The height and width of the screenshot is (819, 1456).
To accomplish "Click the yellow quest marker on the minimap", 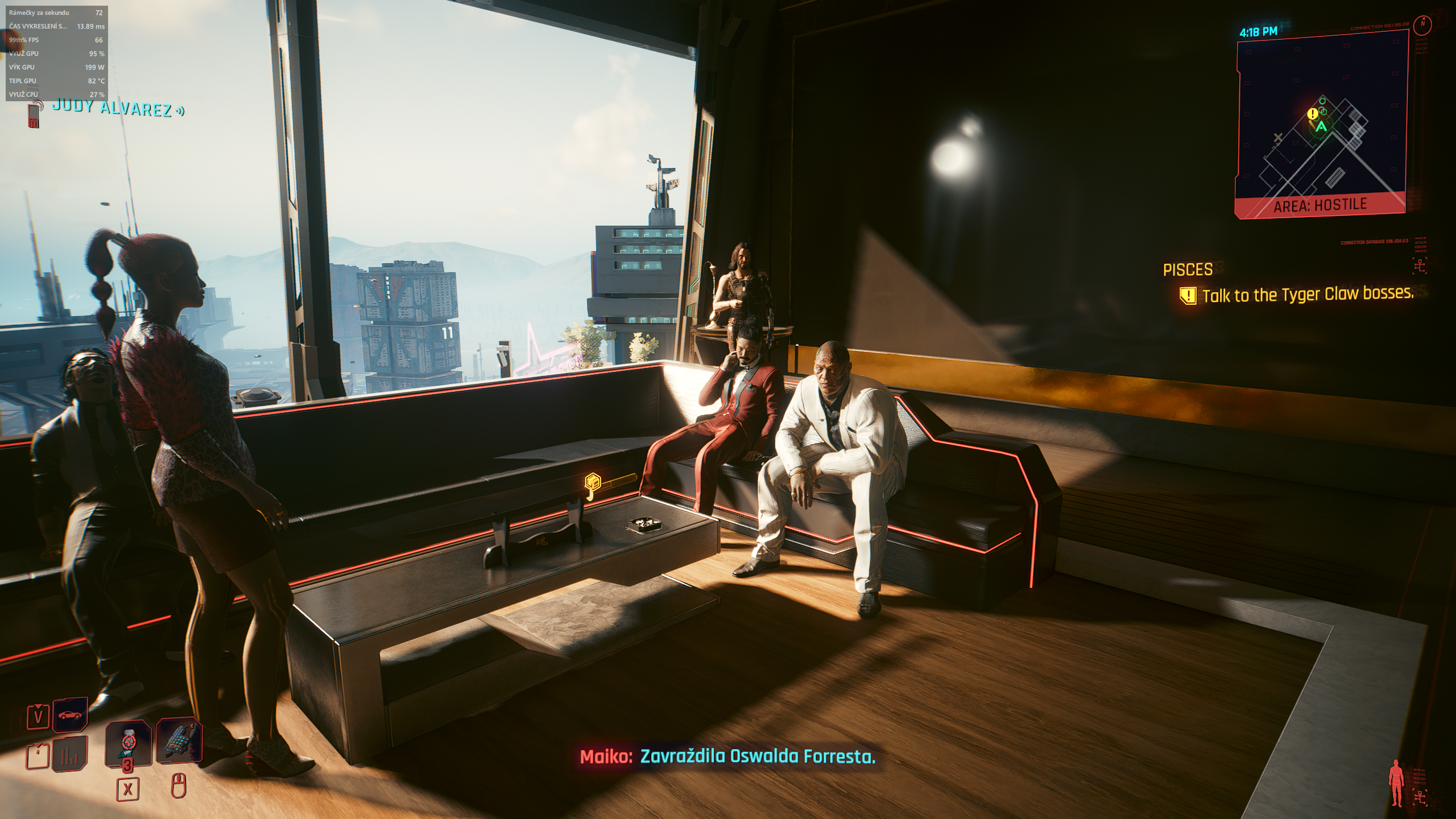I will (x=1313, y=114).
